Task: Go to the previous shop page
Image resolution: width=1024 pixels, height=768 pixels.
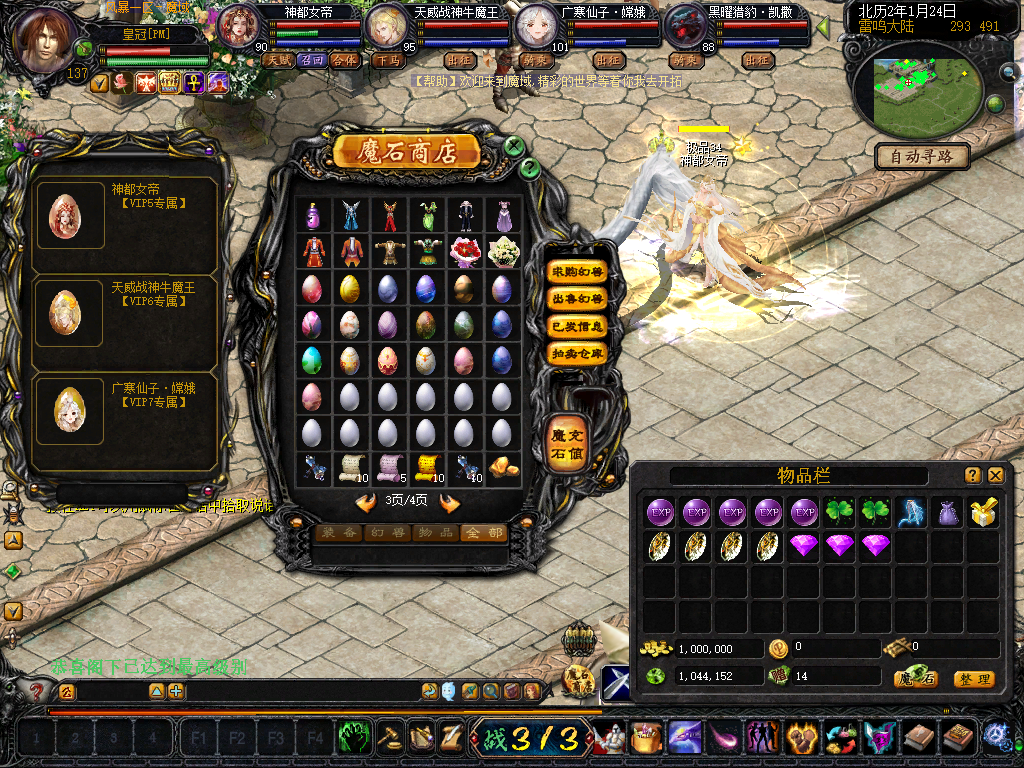Action: (x=366, y=502)
